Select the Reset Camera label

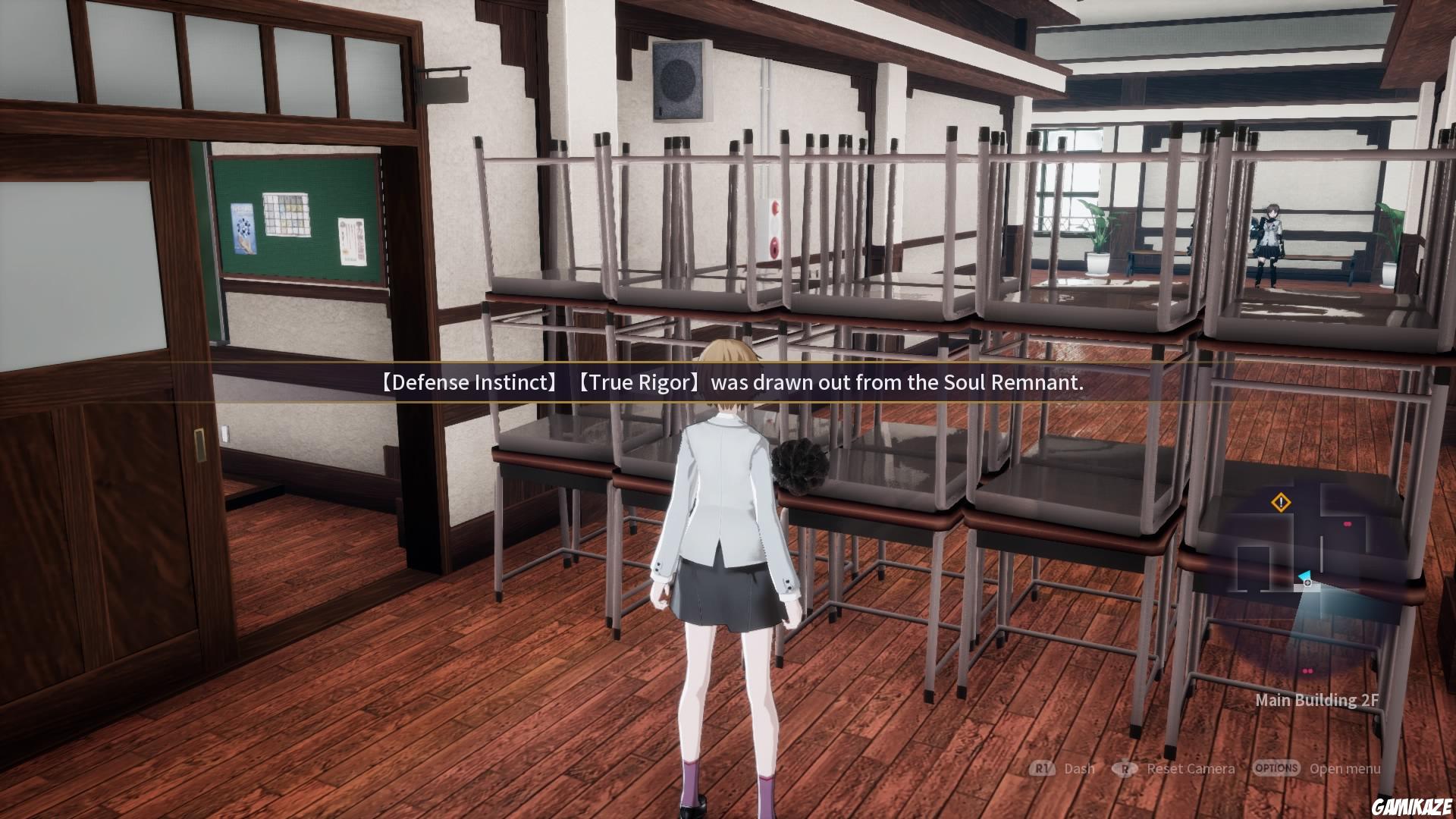pos(1191,768)
